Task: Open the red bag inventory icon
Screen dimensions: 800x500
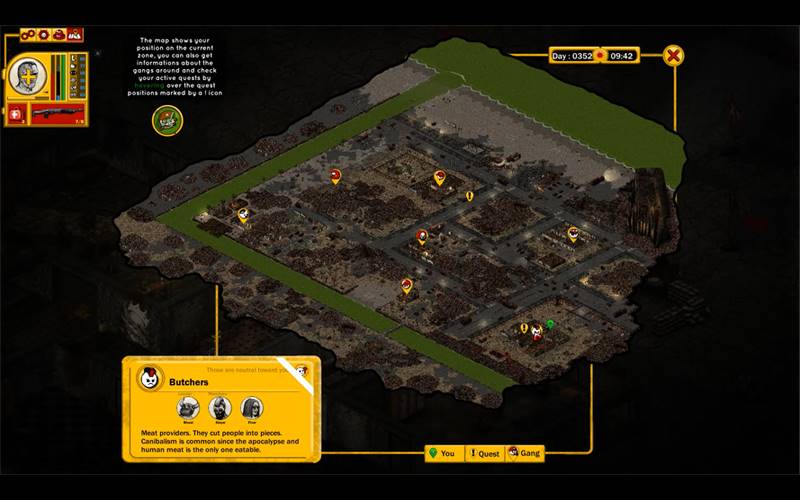Action: [59, 35]
